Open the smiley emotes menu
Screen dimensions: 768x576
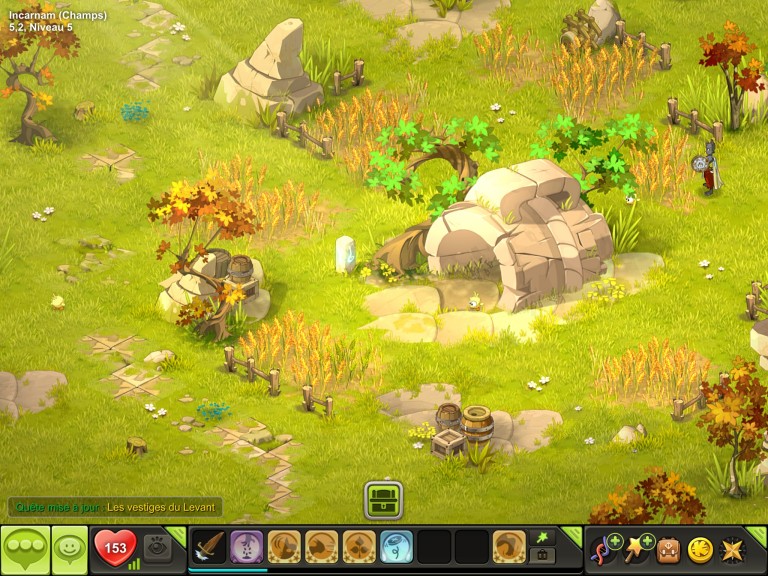[69, 548]
